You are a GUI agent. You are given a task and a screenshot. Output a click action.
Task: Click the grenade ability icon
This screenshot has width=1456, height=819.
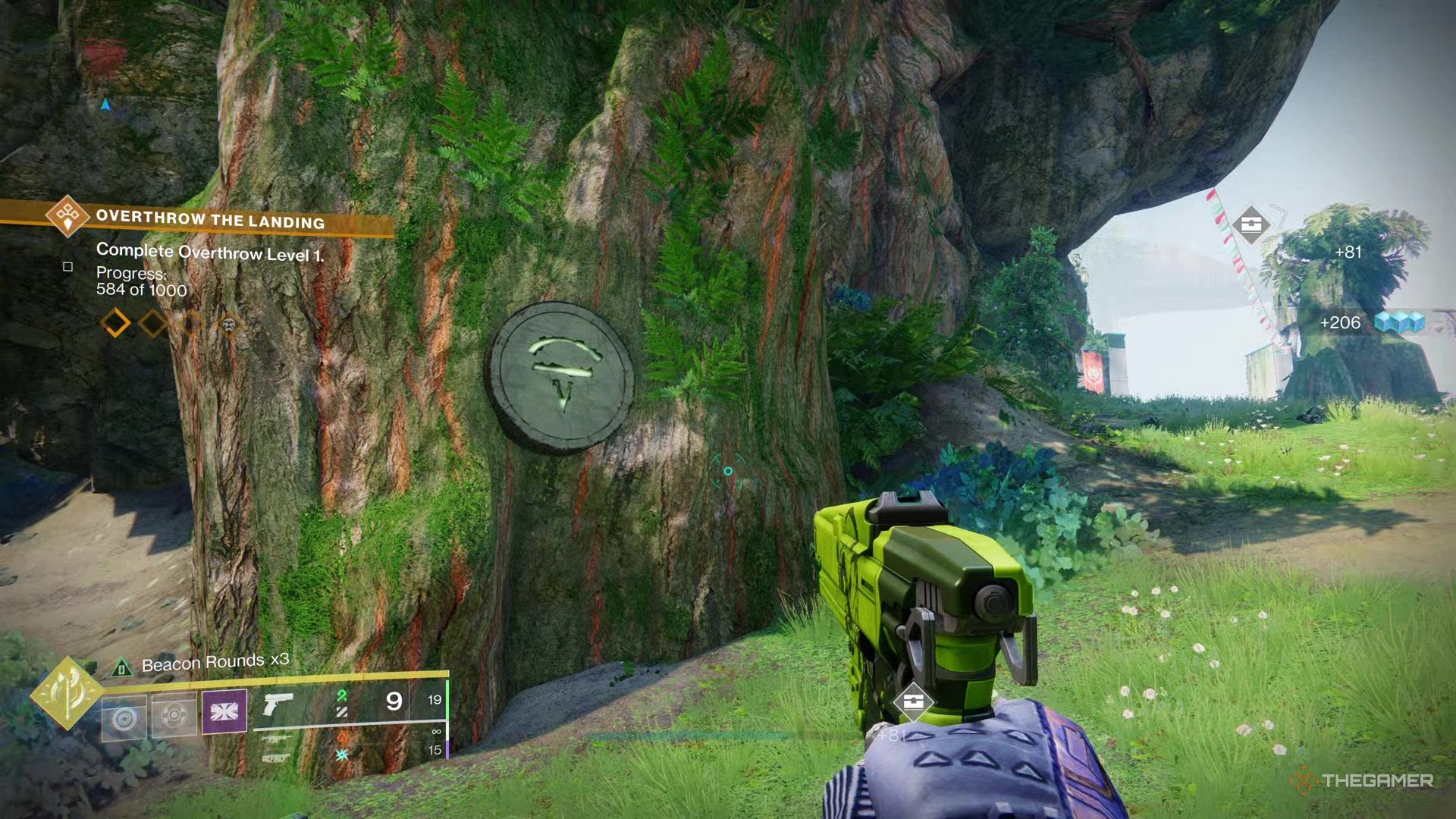pyautogui.click(x=124, y=714)
